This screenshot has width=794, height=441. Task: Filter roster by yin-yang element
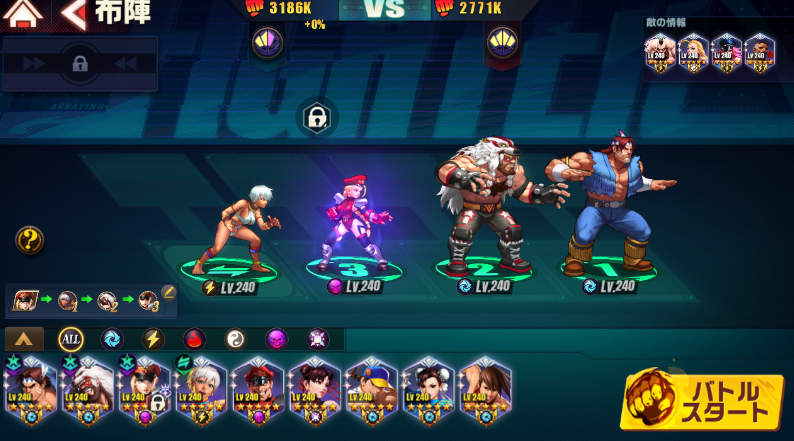235,339
